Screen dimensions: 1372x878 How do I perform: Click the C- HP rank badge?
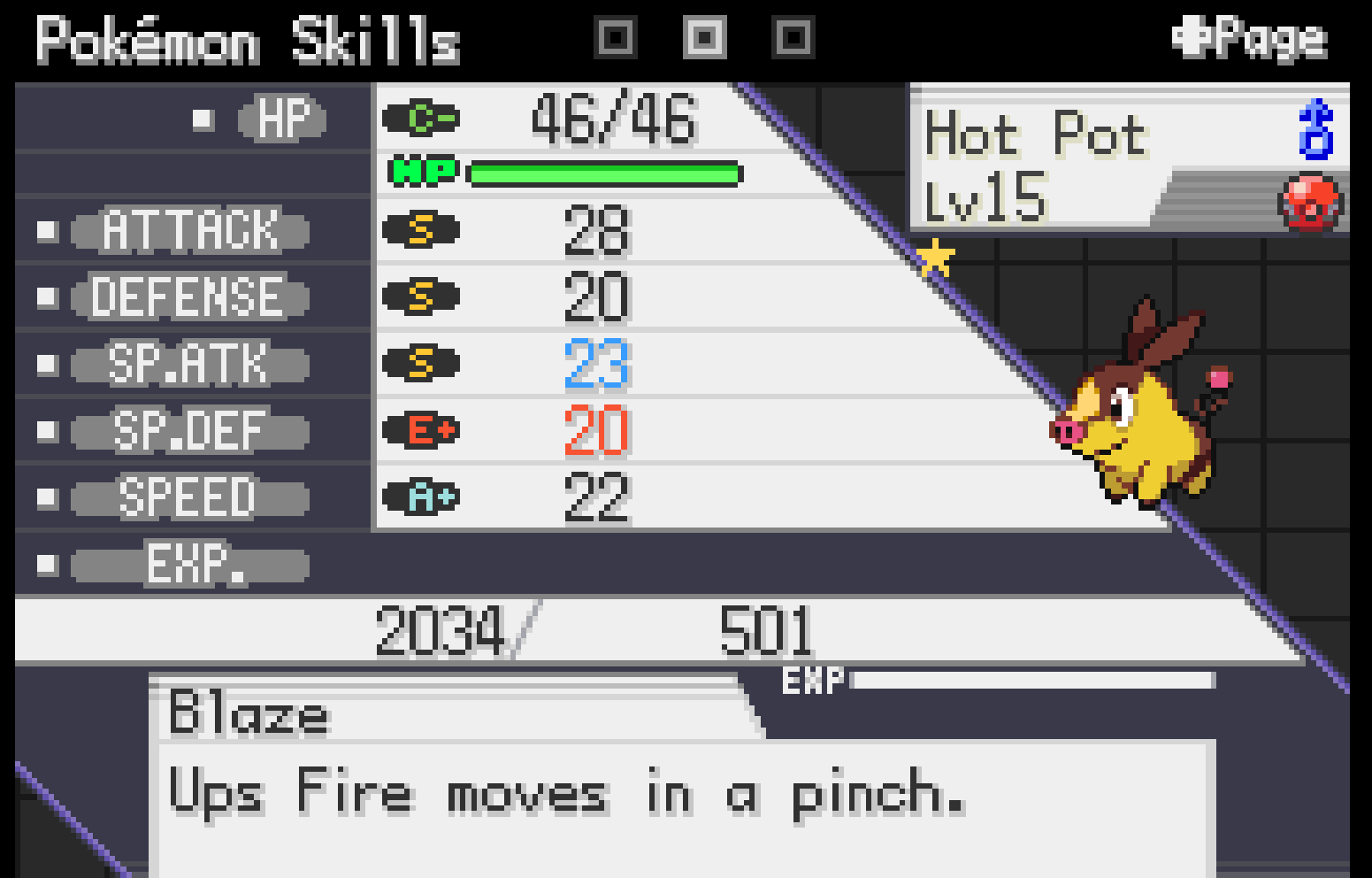420,118
